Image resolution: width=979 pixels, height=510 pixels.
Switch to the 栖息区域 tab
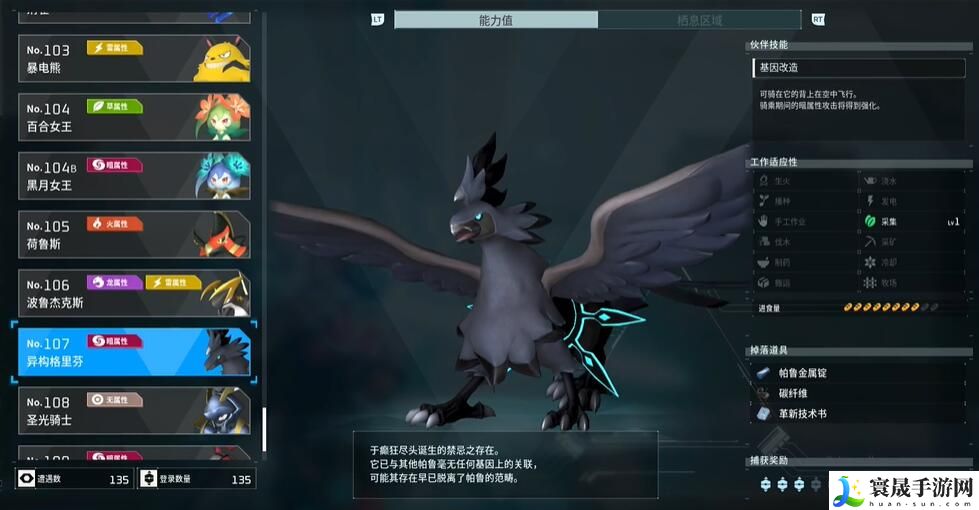click(x=699, y=20)
